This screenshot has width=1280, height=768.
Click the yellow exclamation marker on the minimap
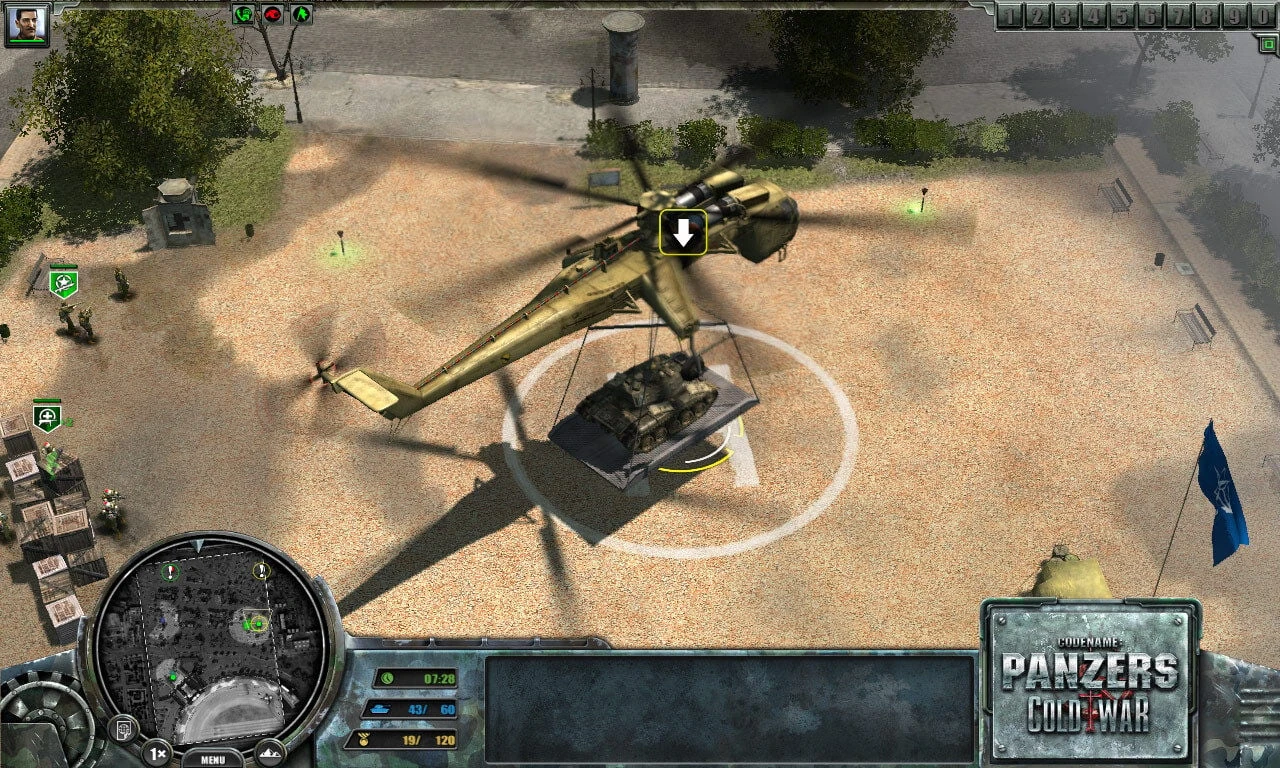(x=261, y=570)
